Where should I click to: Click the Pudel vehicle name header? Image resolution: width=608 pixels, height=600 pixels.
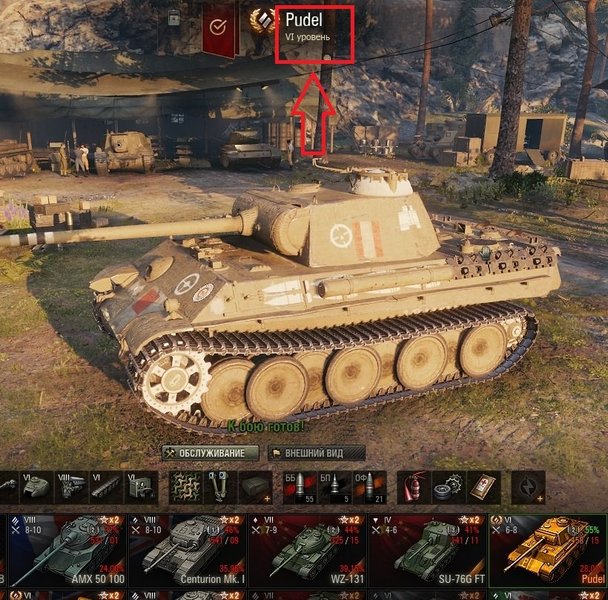click(314, 27)
